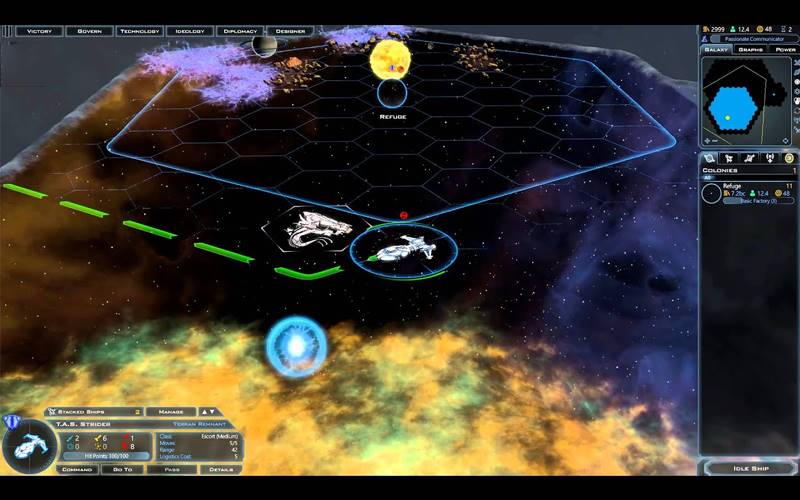Click the Go To ship order button

[x=123, y=469]
